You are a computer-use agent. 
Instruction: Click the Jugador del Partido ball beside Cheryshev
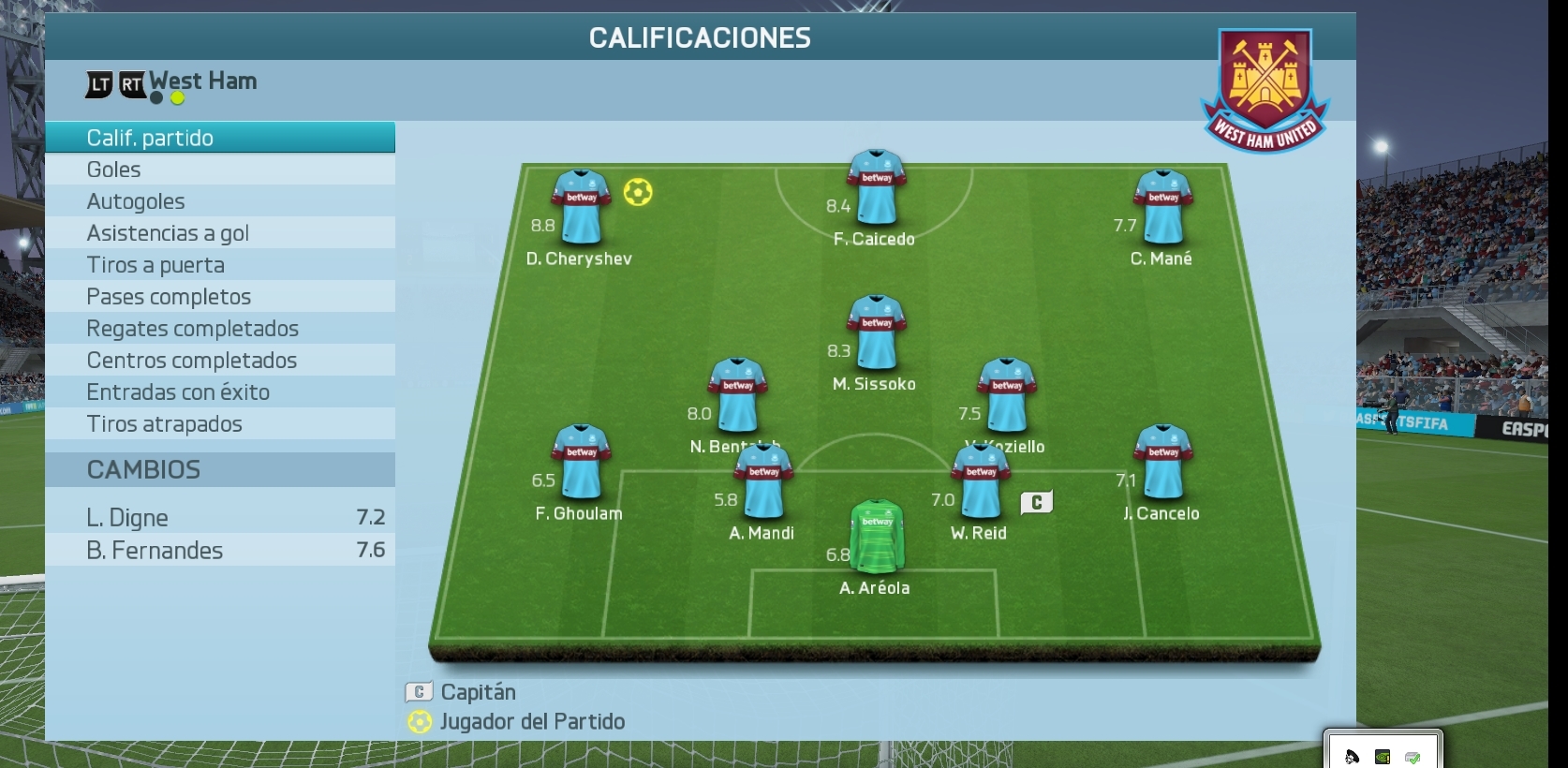(x=636, y=192)
